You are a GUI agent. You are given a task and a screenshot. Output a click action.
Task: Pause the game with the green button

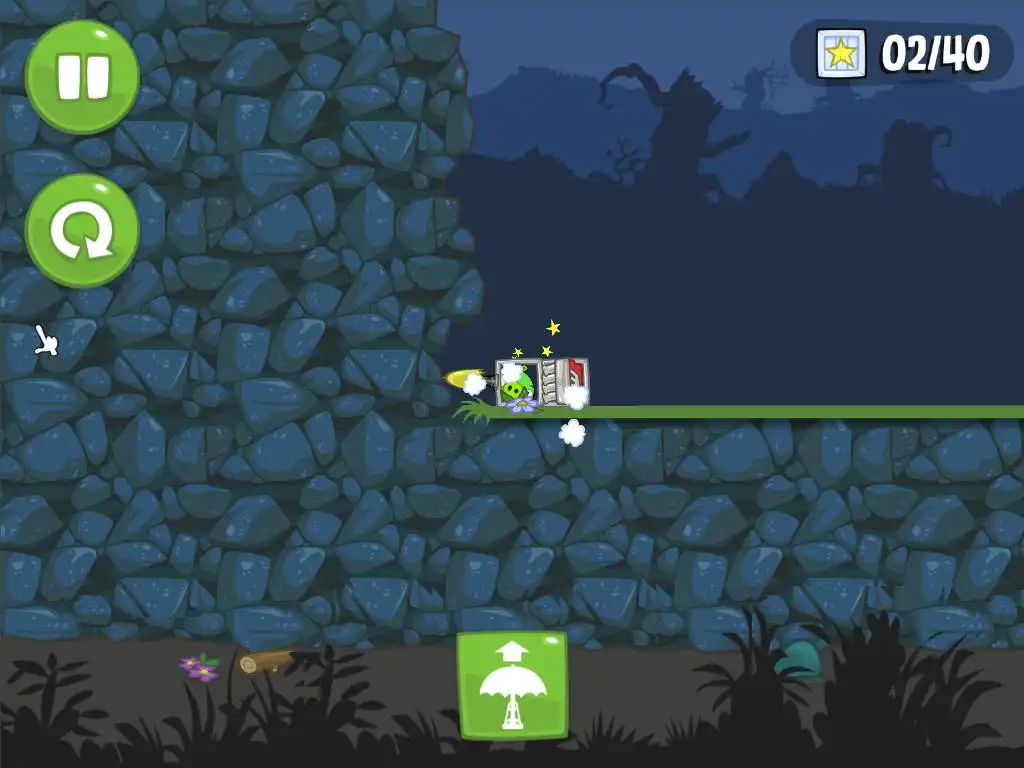(82, 77)
